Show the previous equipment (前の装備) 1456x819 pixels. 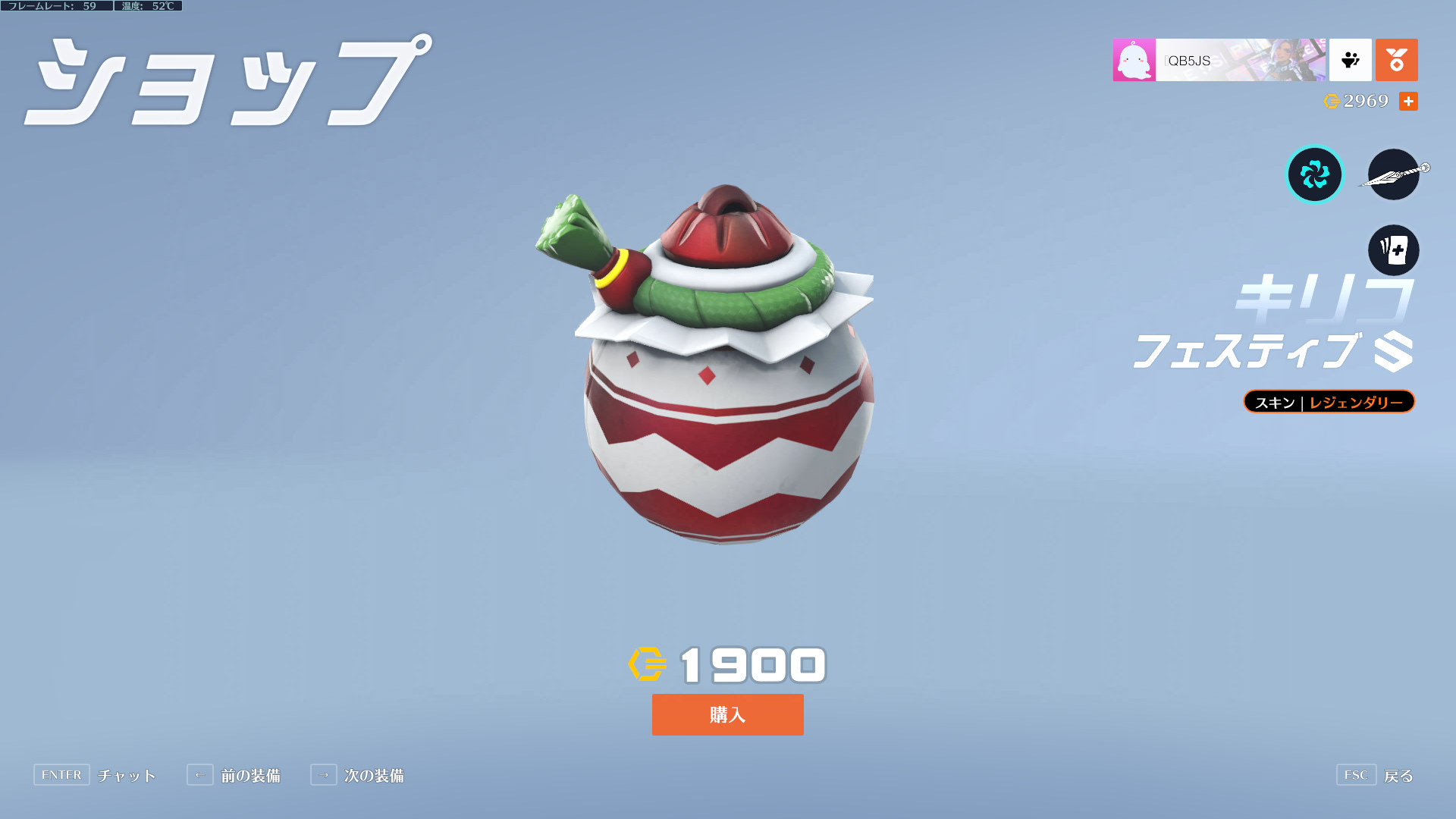coord(234,775)
